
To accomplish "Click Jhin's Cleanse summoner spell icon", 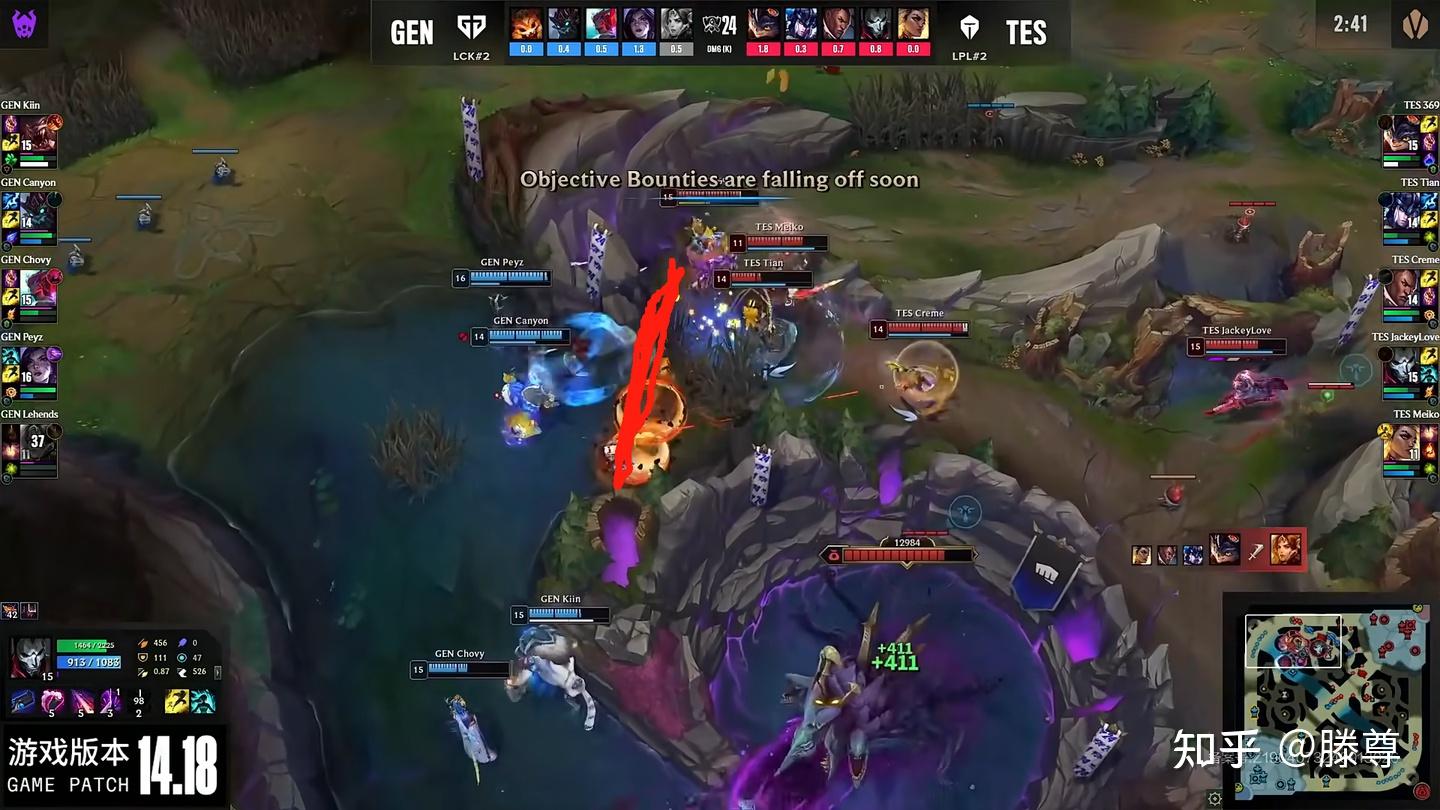I will click(203, 701).
